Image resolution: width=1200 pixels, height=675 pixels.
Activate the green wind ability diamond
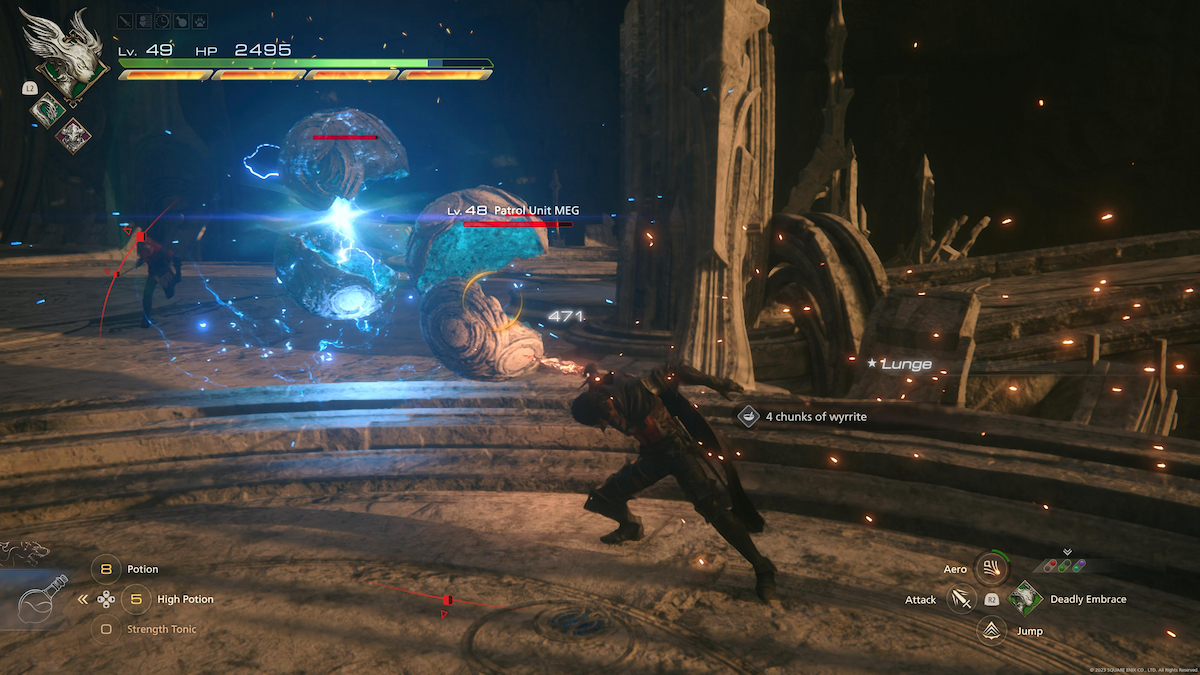(x=48, y=109)
